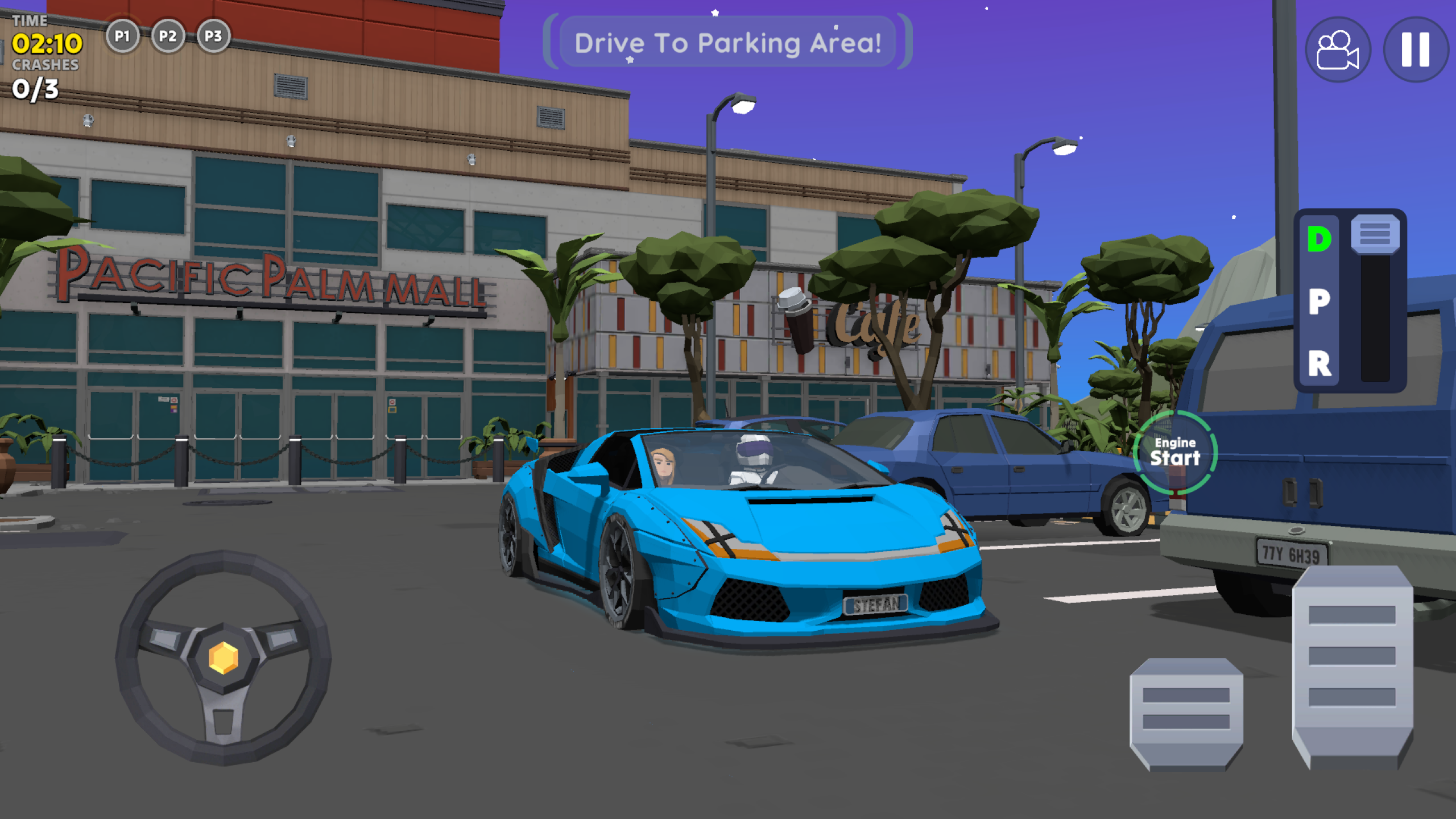Open parking level P1
This screenshot has height=819, width=1456.
(123, 36)
